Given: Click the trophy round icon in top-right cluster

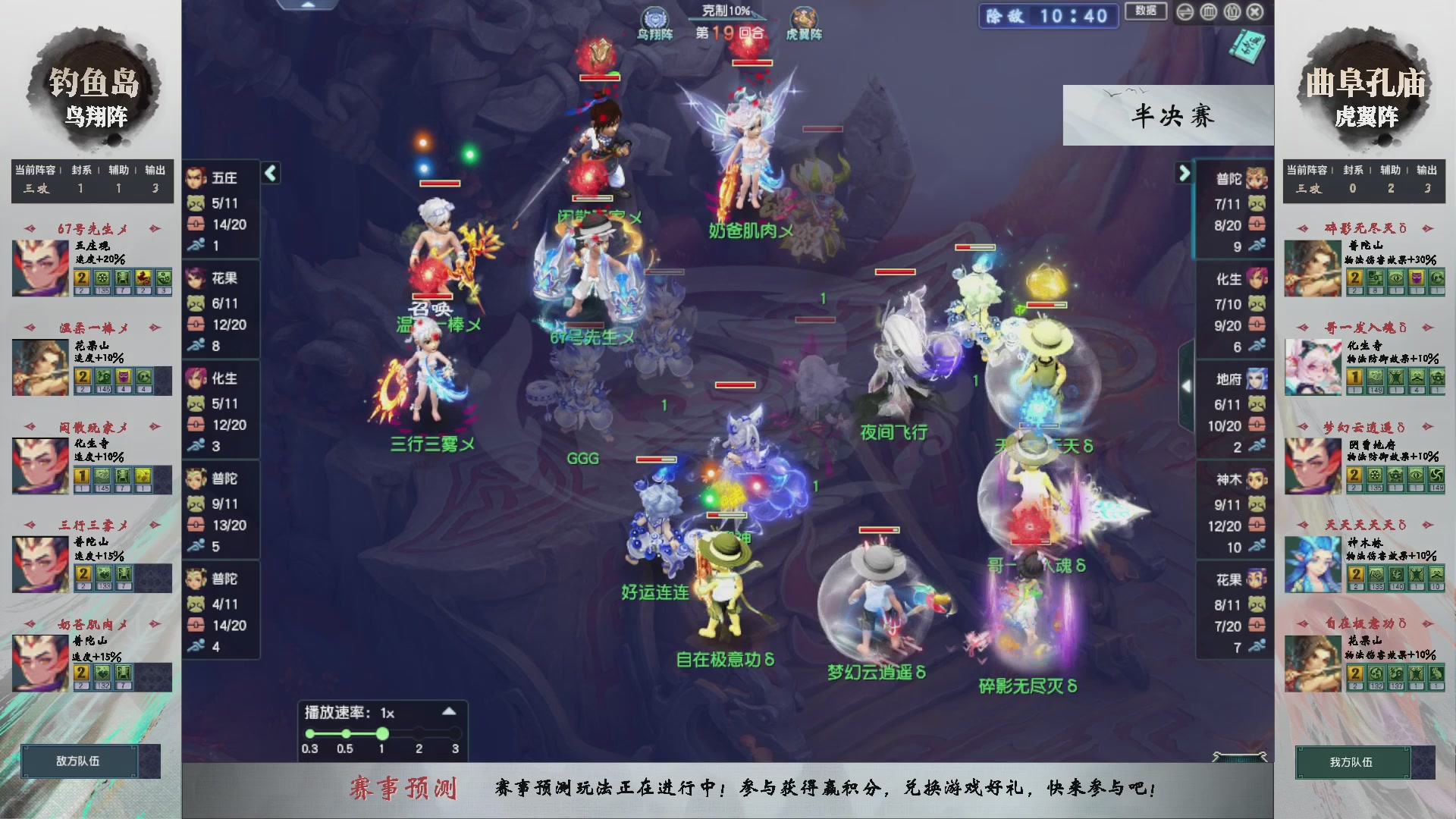Looking at the screenshot, I should pos(1208,12).
